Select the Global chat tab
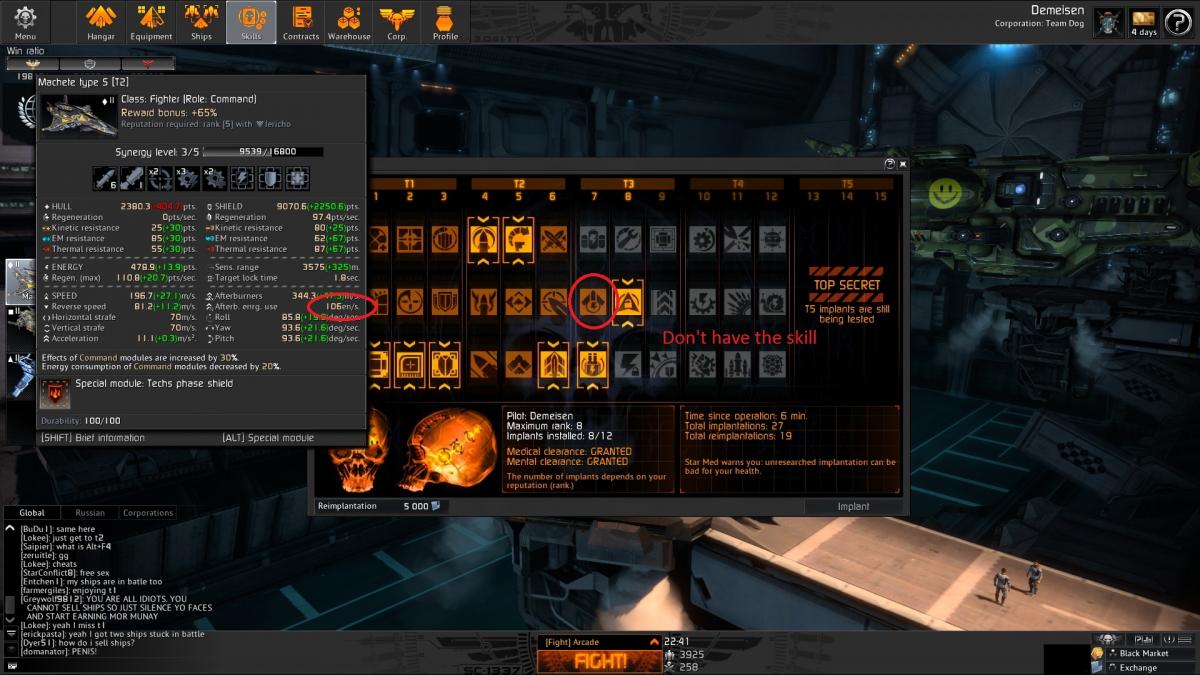Screen dimensions: 1200x675 (x=32, y=513)
